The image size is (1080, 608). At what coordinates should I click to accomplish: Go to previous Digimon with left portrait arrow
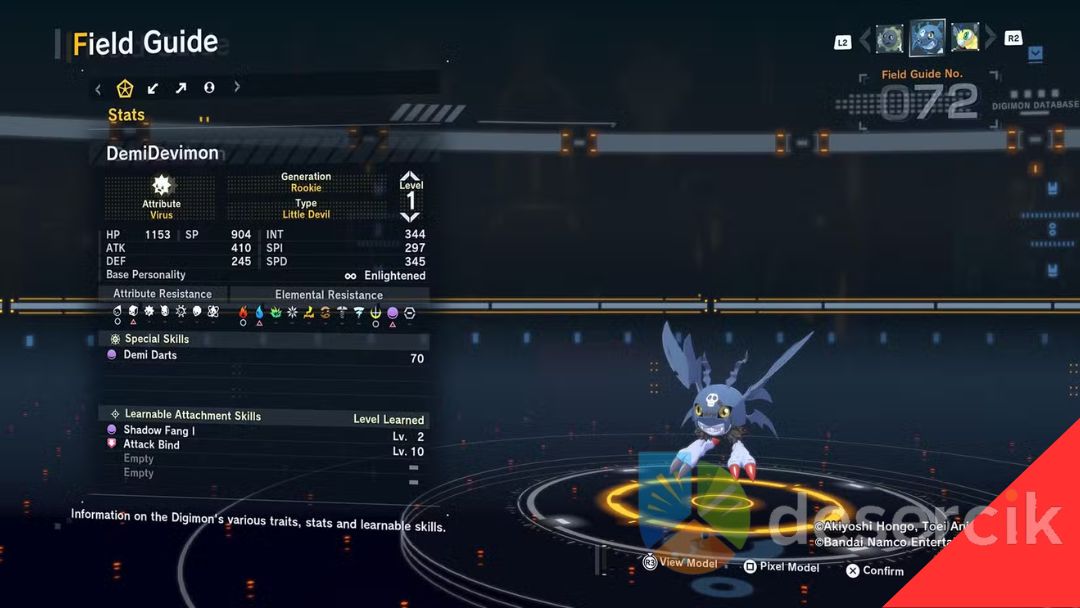pos(867,39)
